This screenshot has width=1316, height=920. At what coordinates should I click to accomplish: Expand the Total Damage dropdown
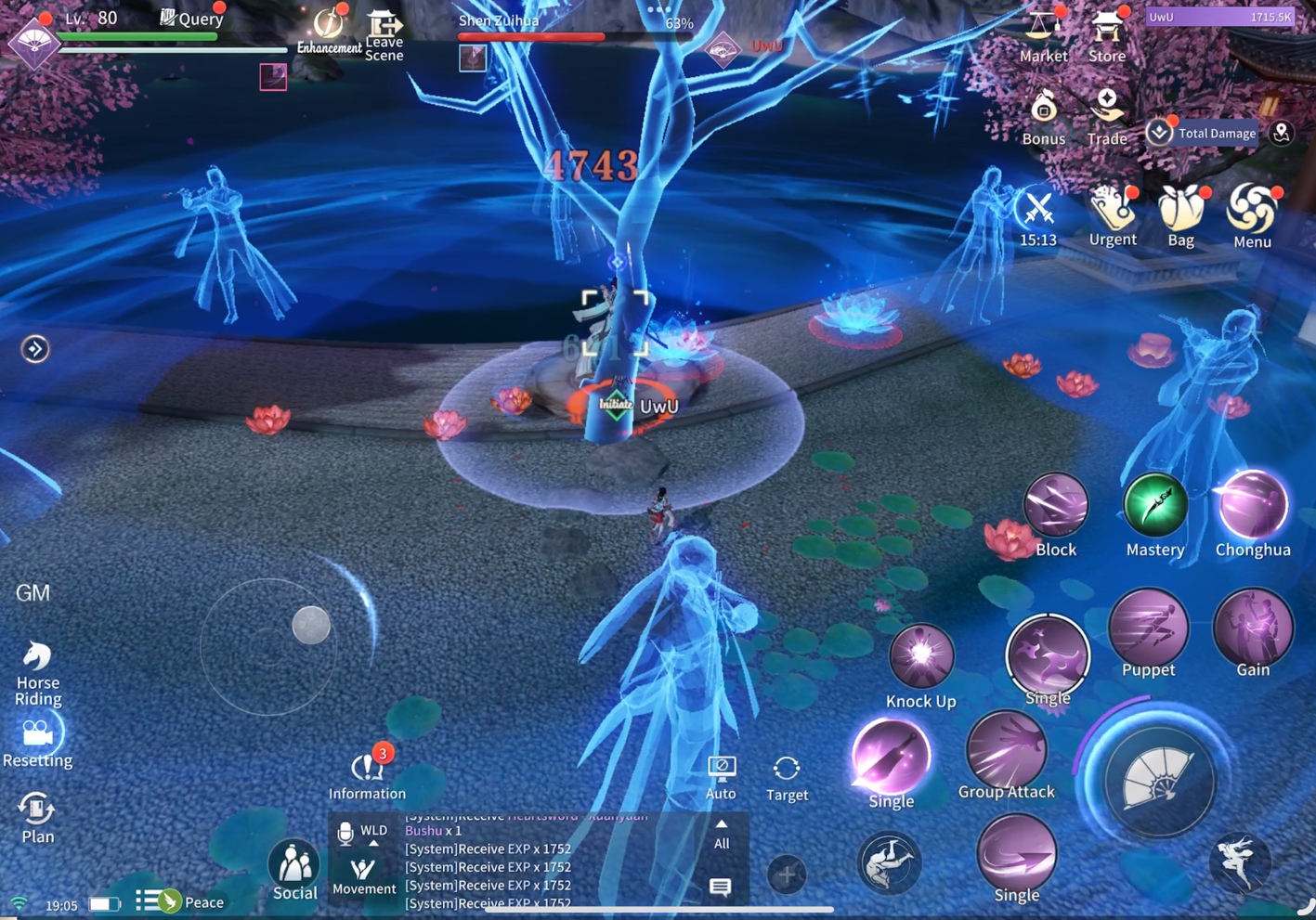point(1159,133)
